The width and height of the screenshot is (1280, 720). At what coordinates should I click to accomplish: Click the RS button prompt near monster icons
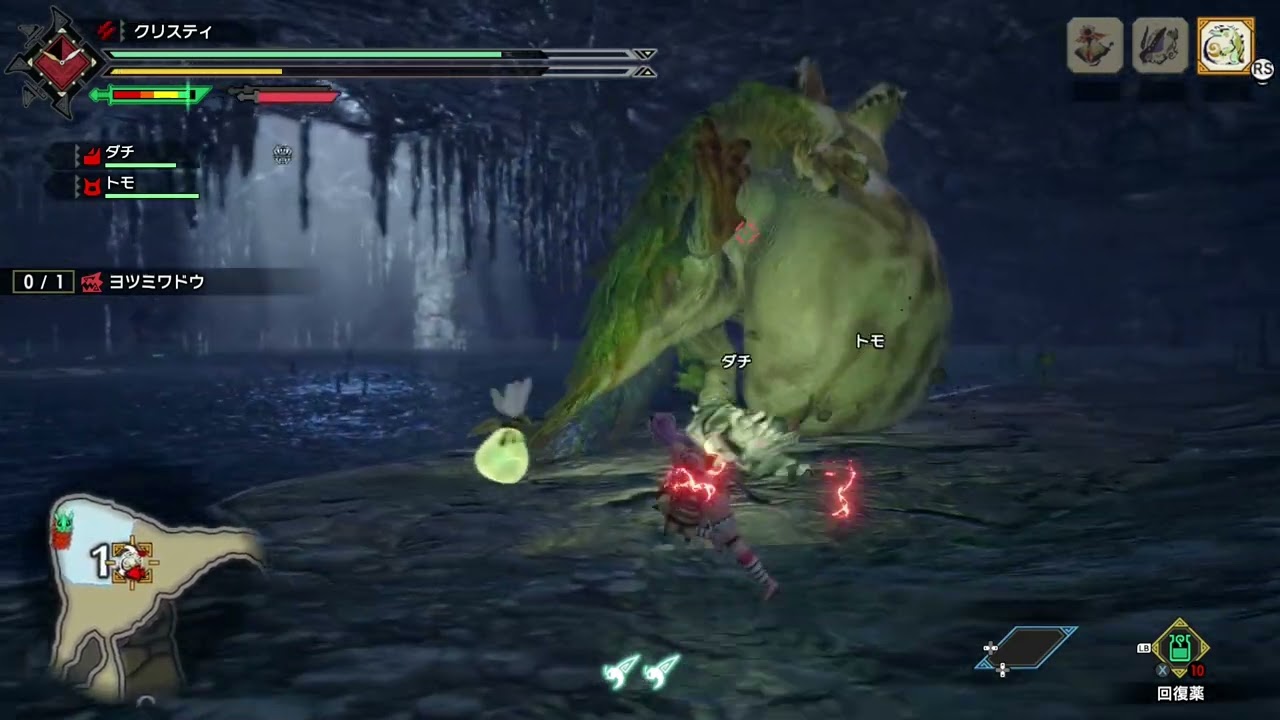[x=1265, y=69]
